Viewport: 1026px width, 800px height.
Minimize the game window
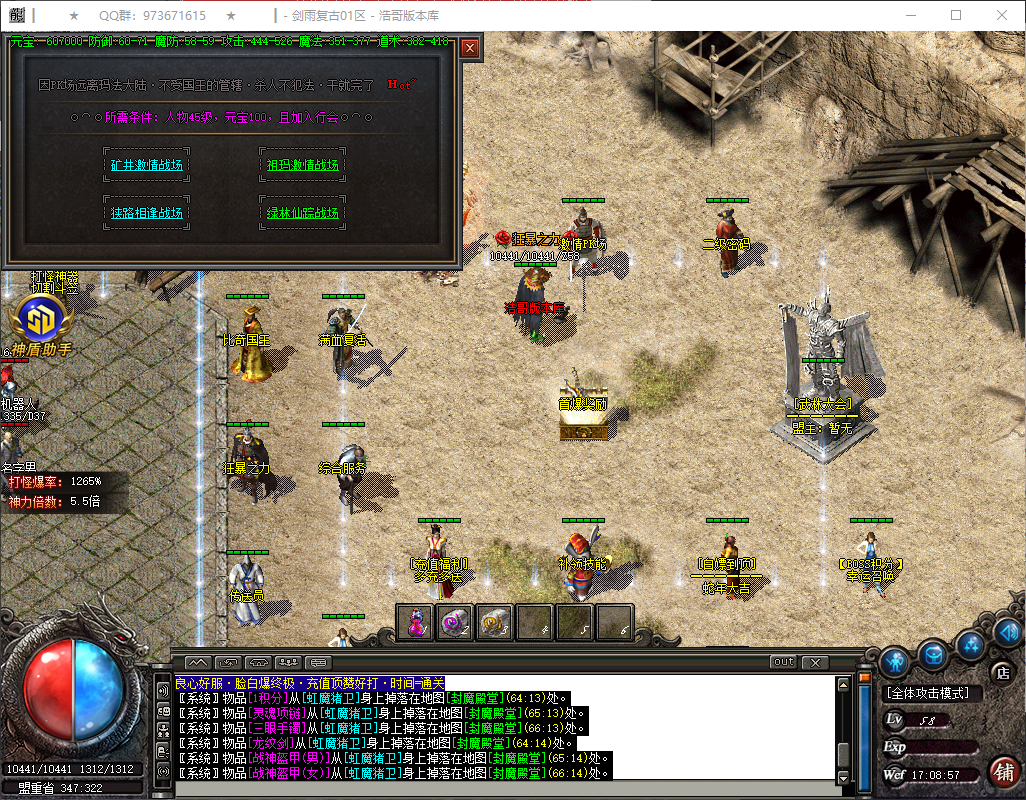(x=910, y=15)
